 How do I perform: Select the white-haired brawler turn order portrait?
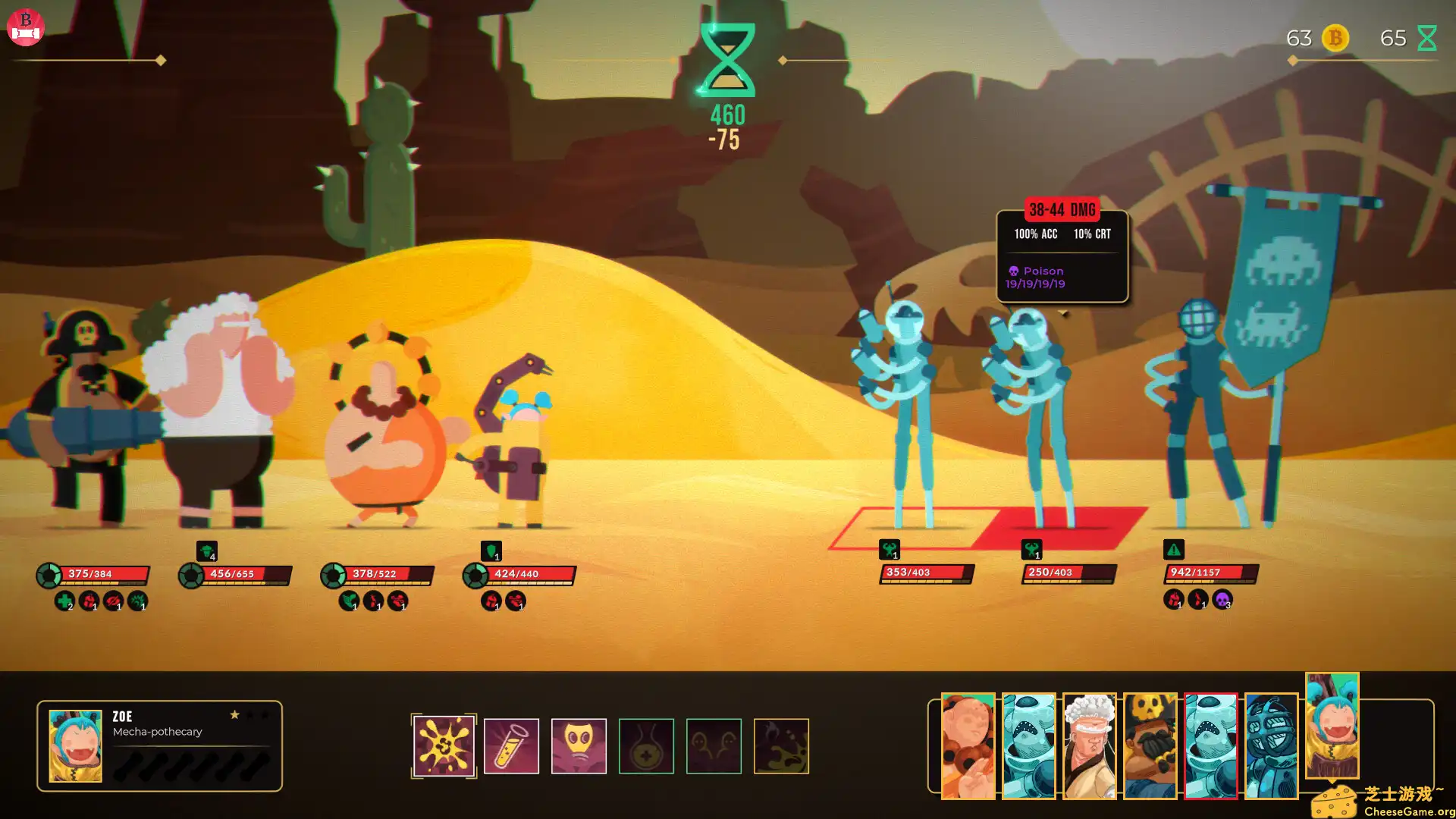coord(1089,746)
